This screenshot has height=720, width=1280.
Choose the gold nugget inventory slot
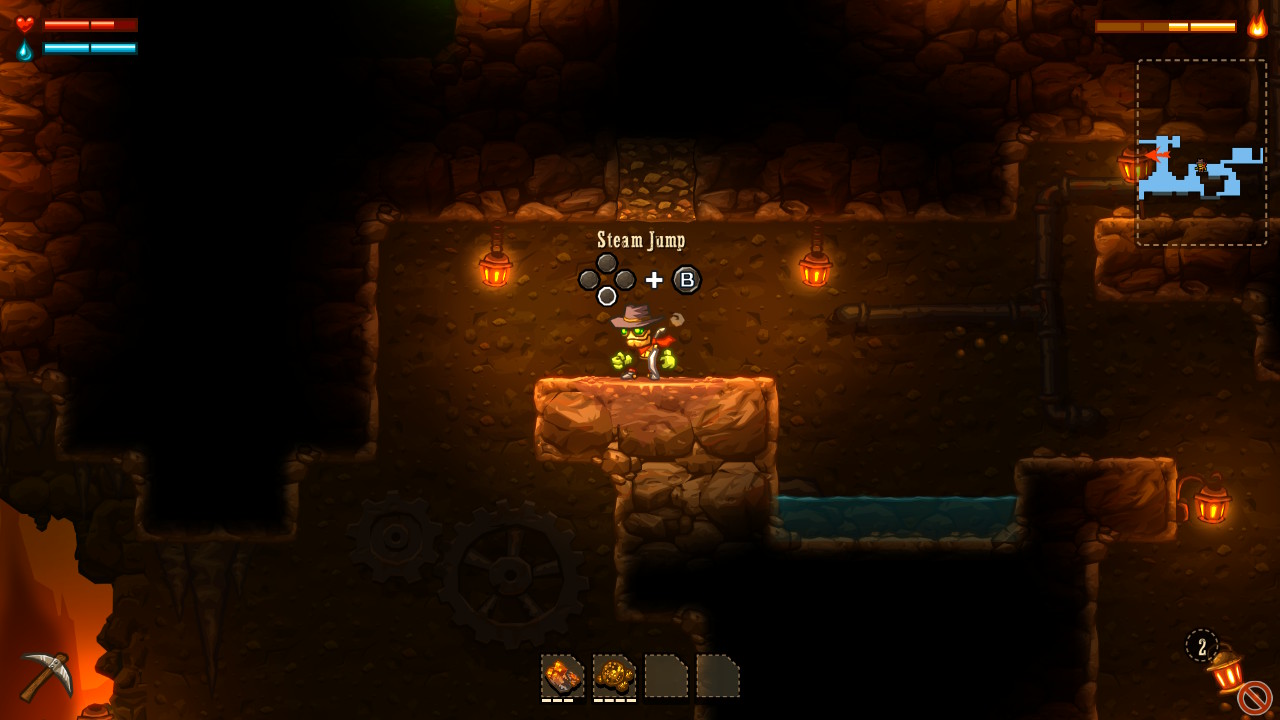pyautogui.click(x=614, y=676)
